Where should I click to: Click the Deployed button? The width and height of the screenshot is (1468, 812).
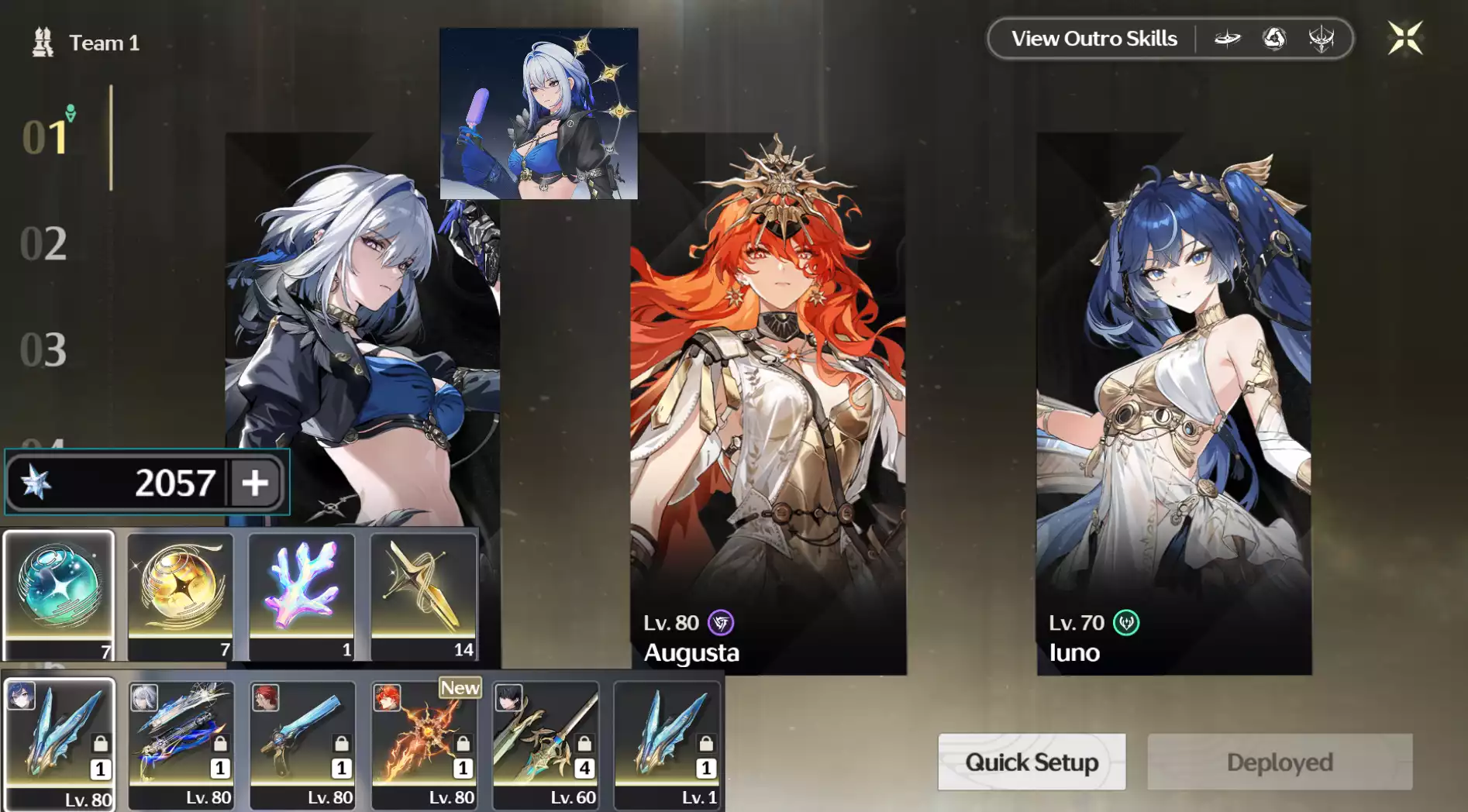pyautogui.click(x=1279, y=762)
